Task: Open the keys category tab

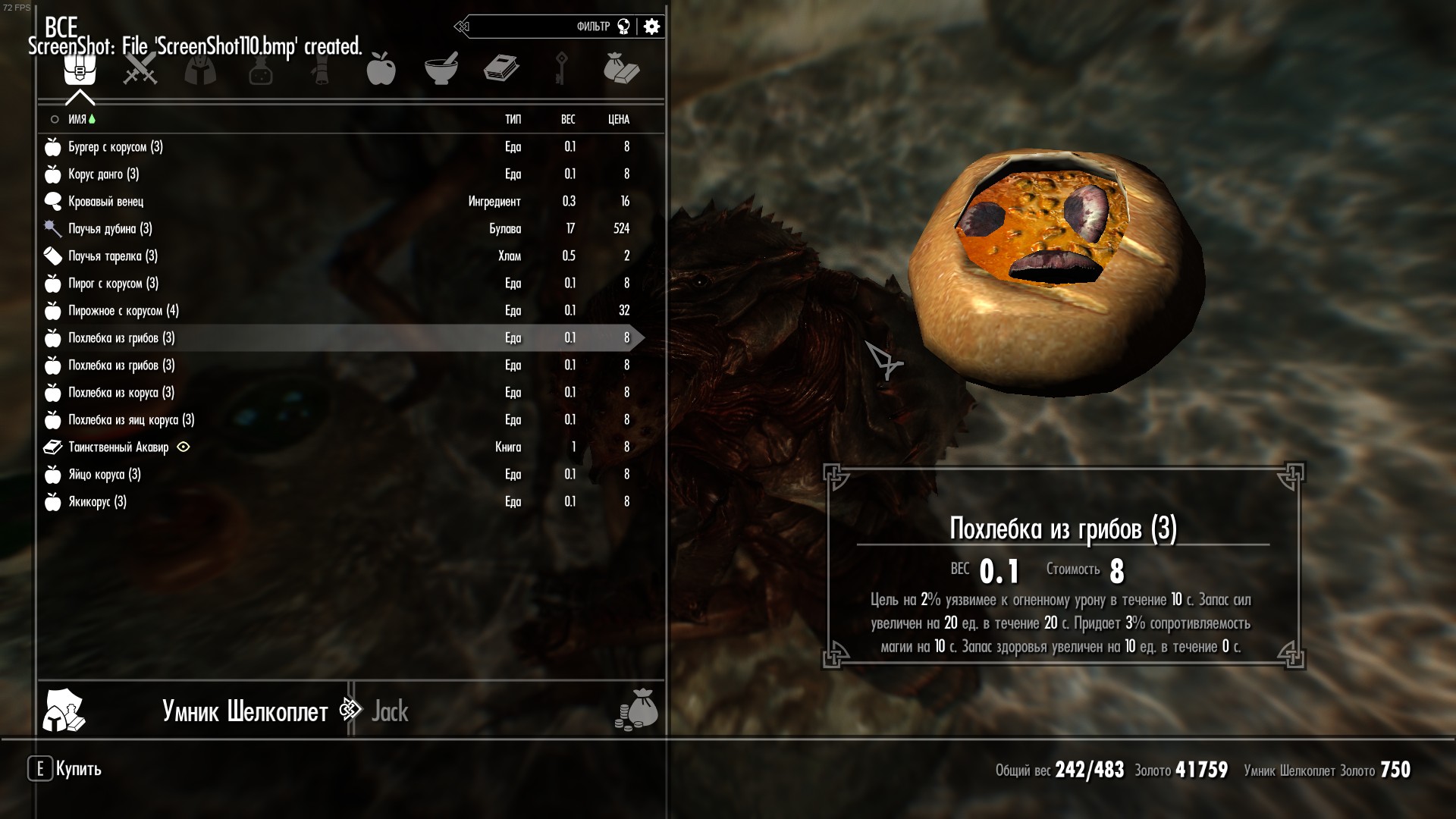Action: (561, 70)
